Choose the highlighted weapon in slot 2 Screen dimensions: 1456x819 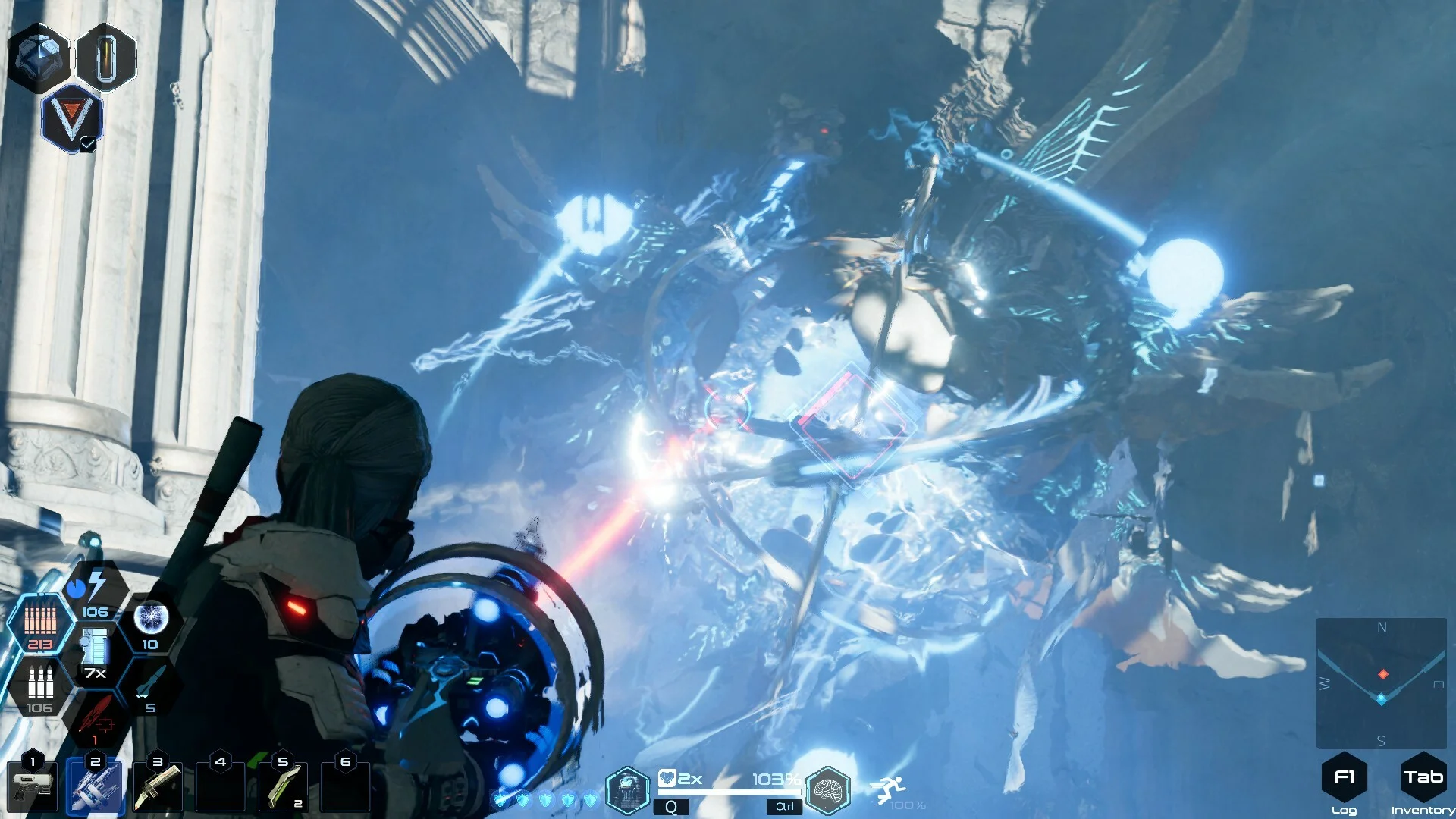(96, 788)
